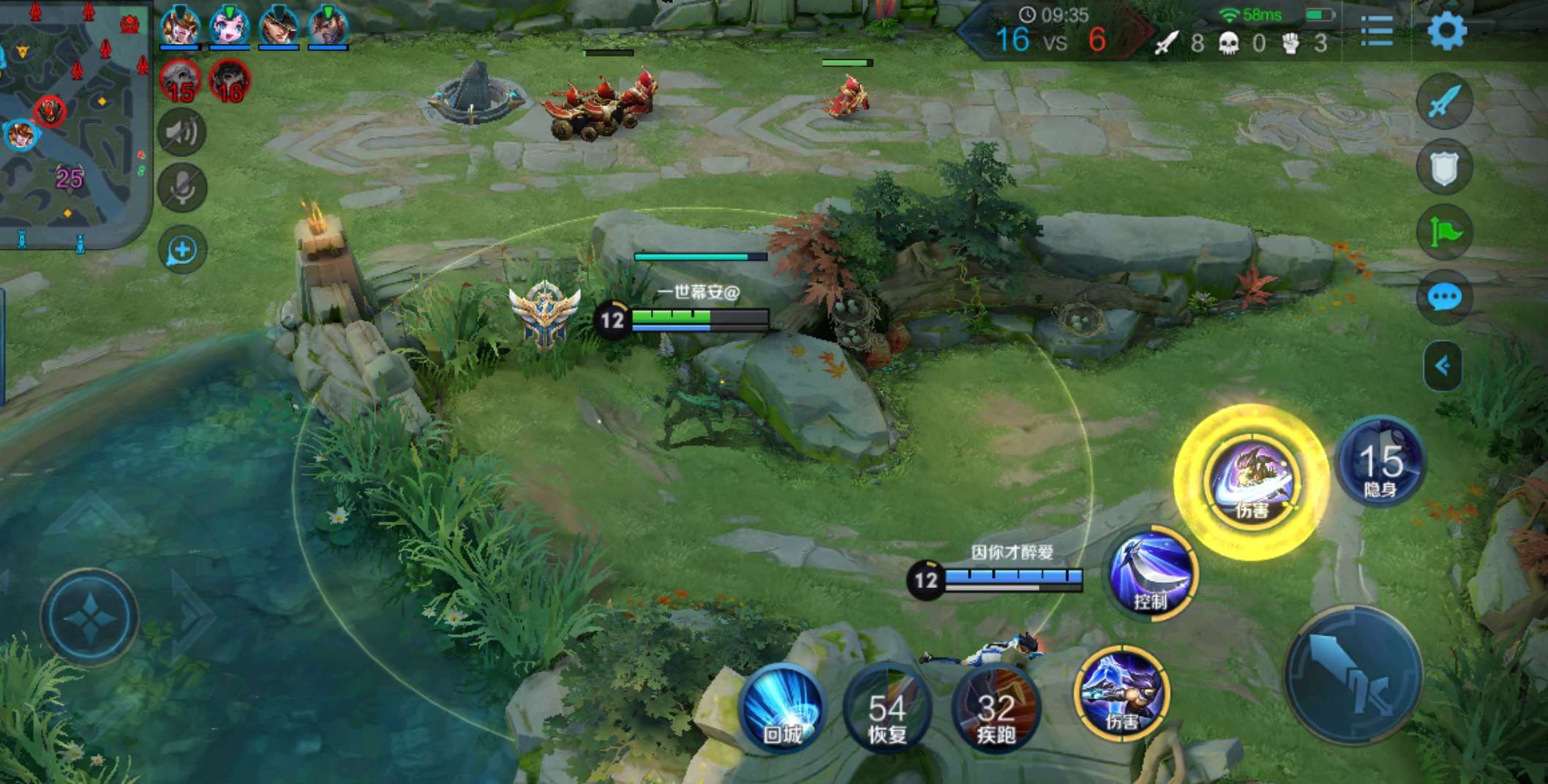Expand the side panel arrow button
The width and height of the screenshot is (1548, 784).
tap(1443, 366)
